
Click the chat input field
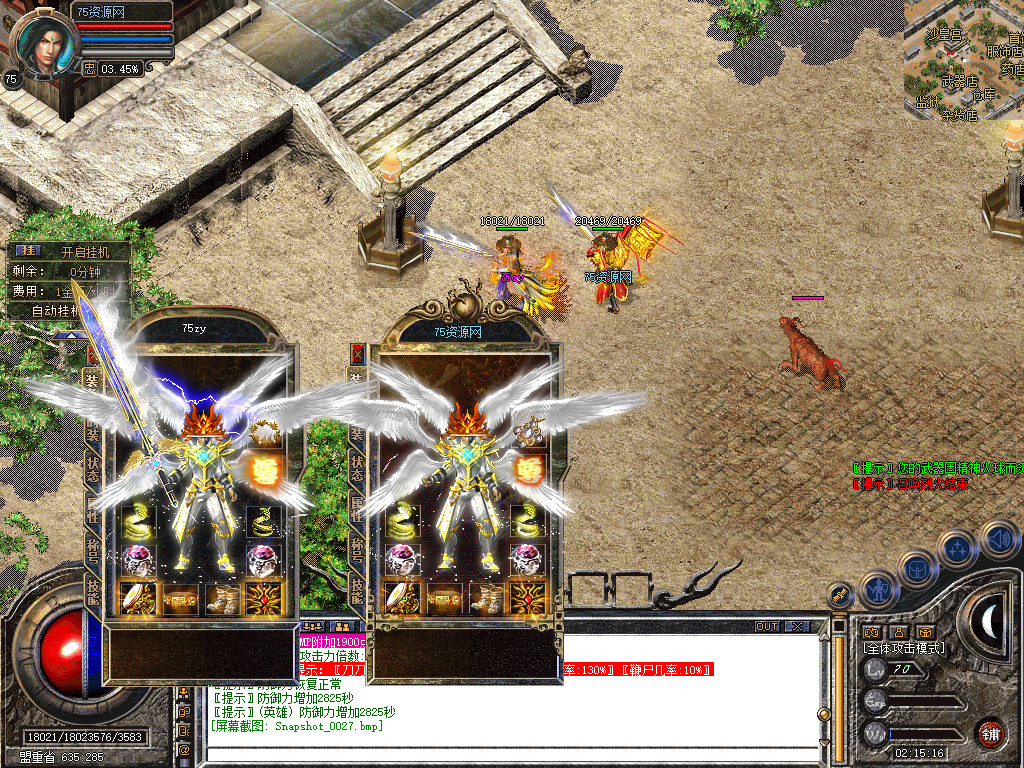[x=500, y=750]
